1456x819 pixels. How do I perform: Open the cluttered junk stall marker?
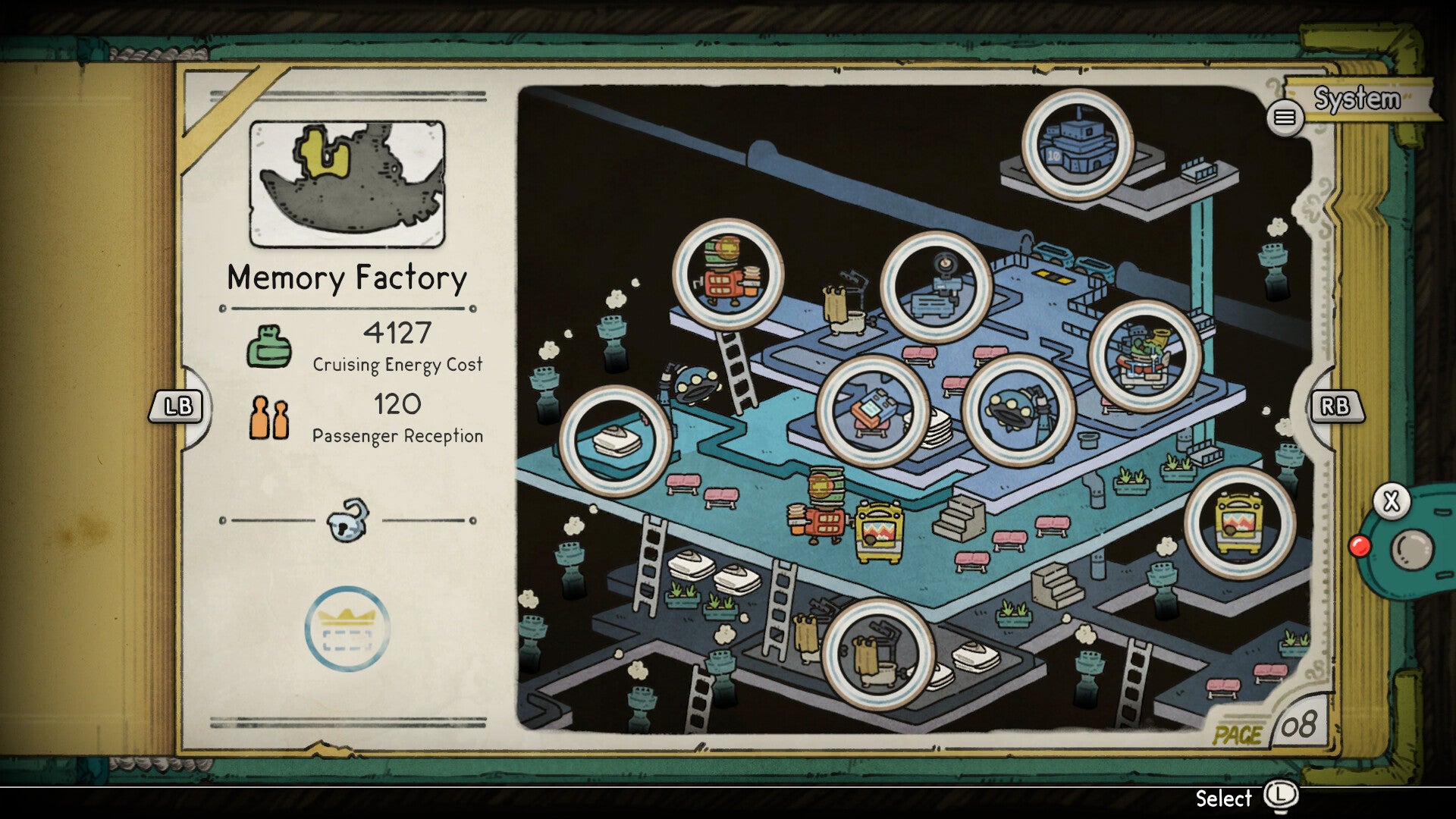(x=1144, y=356)
